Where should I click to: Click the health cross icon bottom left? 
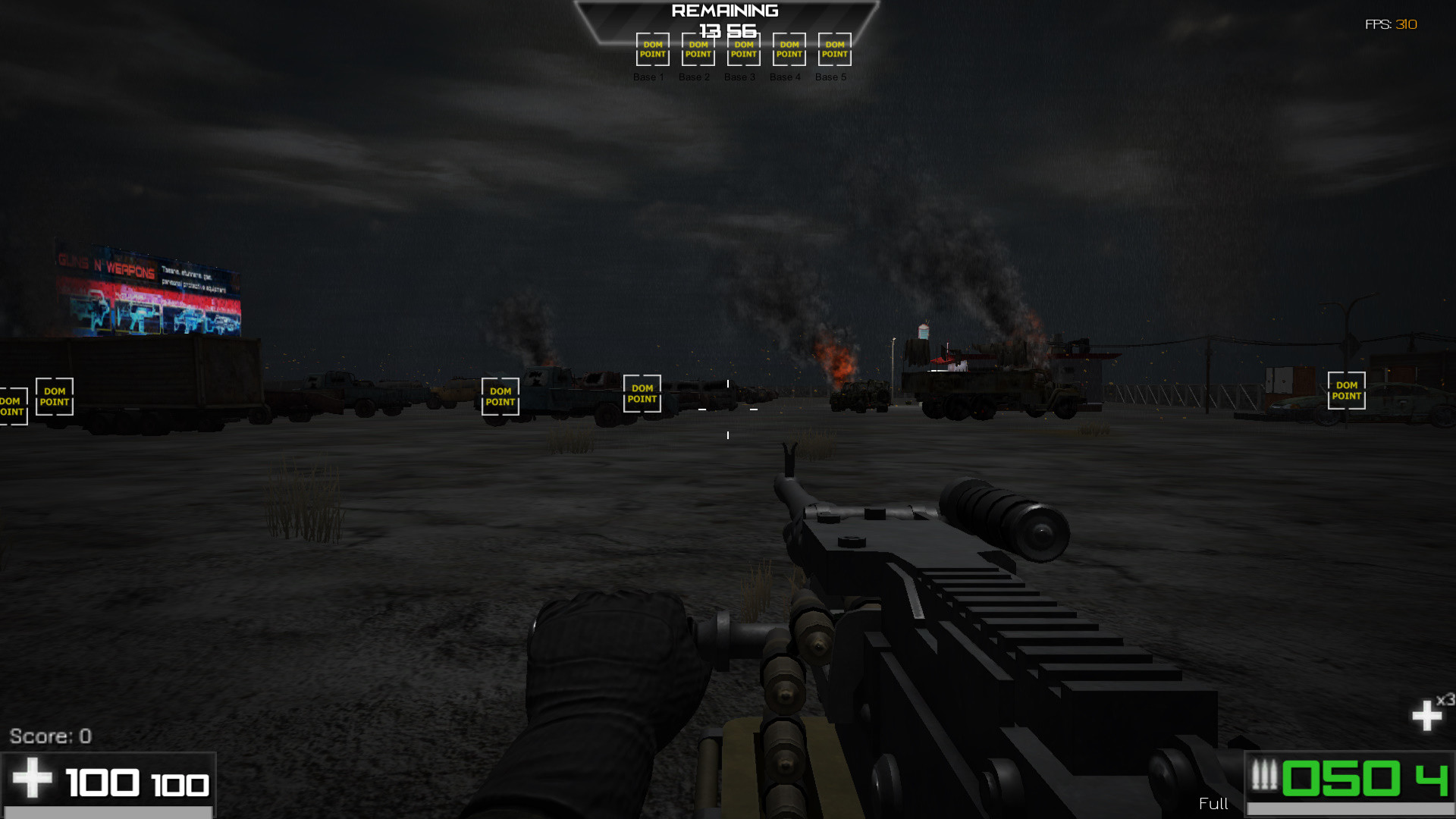pos(32,777)
